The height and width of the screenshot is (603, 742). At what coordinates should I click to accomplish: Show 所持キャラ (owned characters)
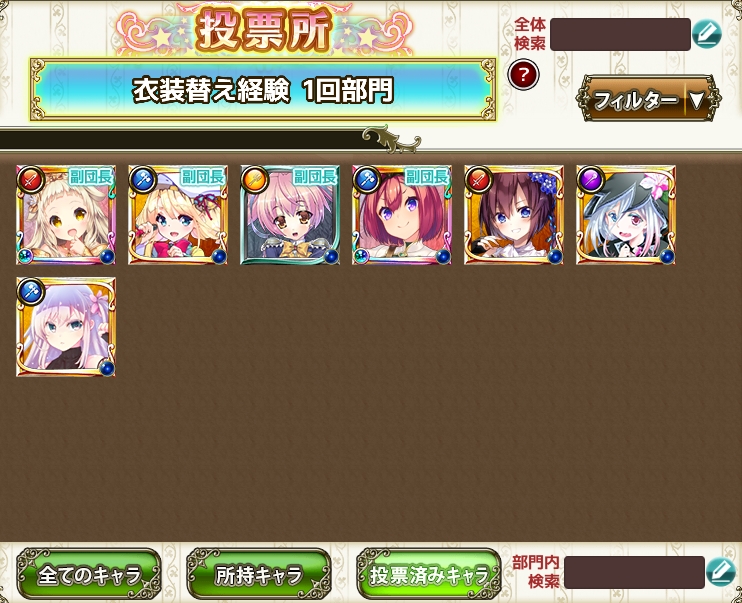[258, 575]
